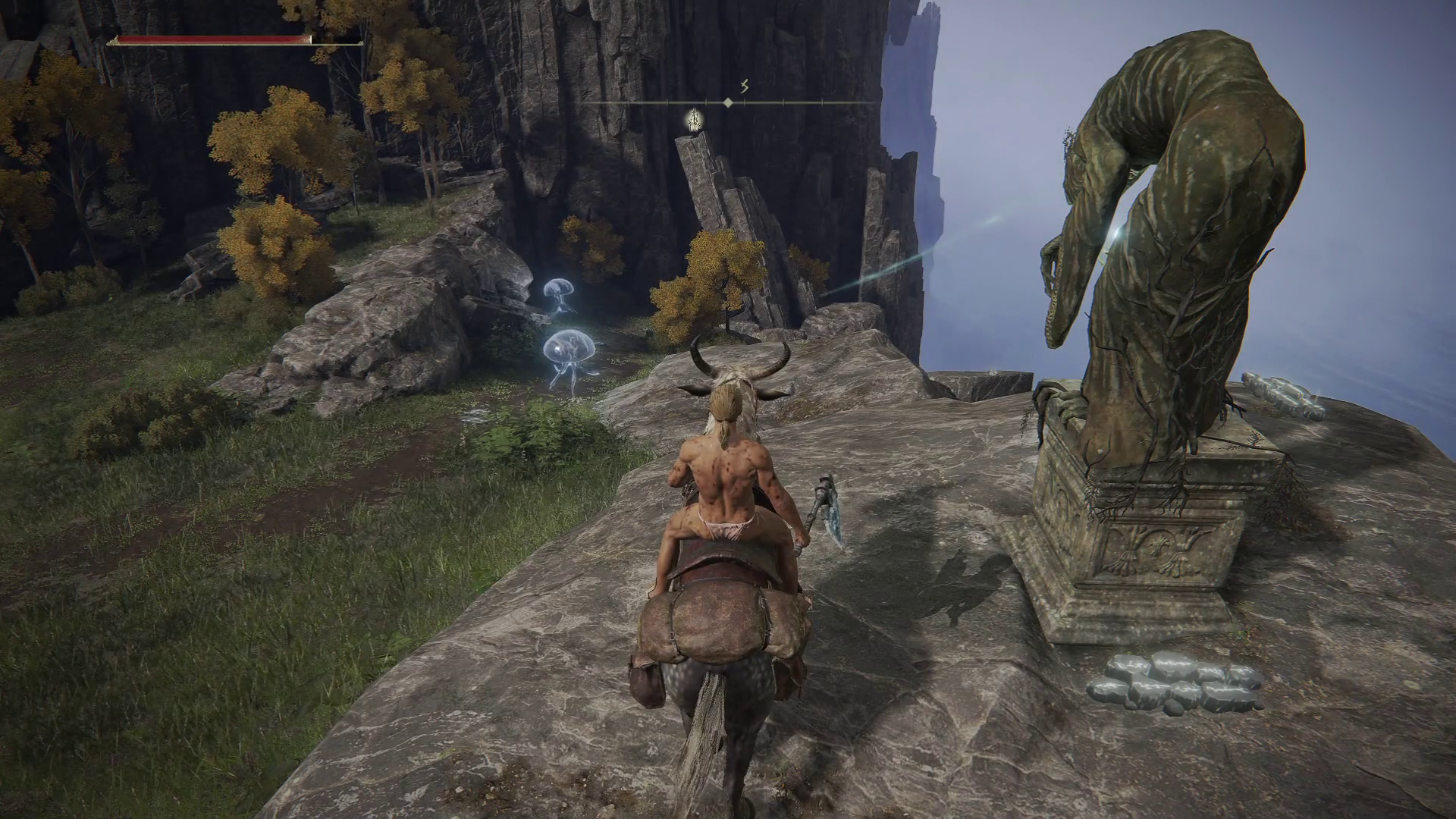This screenshot has height=819, width=1456.
Task: Click the glowing site-of-grace marker under the compass
Action: coord(692,120)
